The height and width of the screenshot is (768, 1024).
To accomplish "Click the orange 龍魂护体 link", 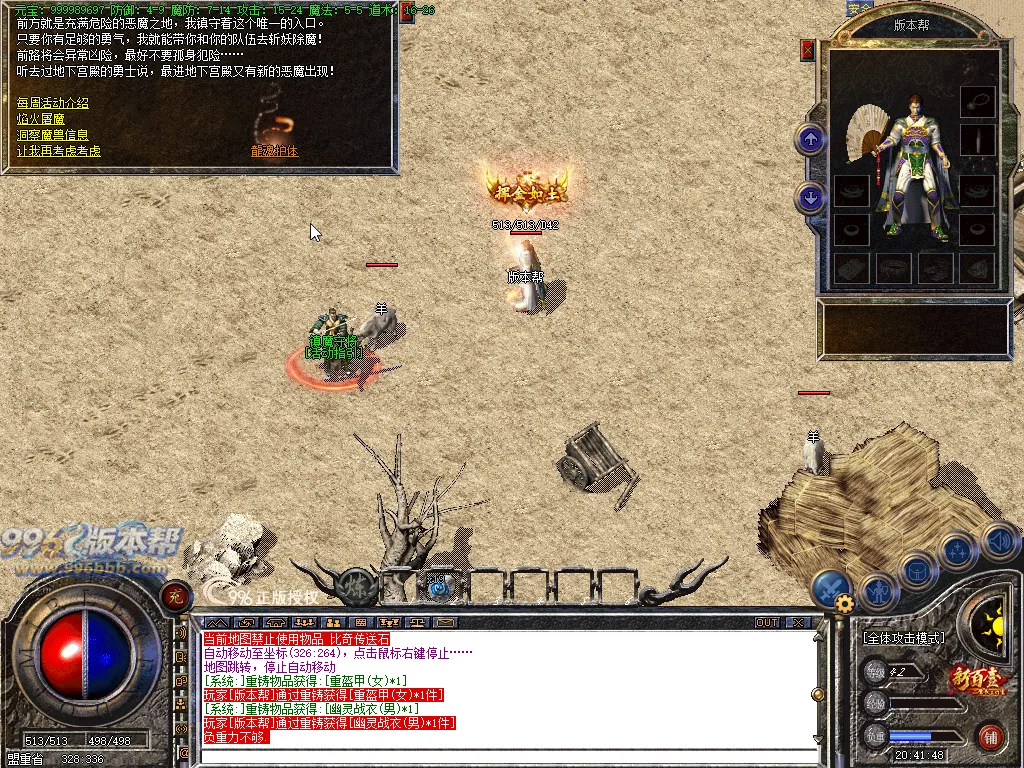I will point(275,151).
